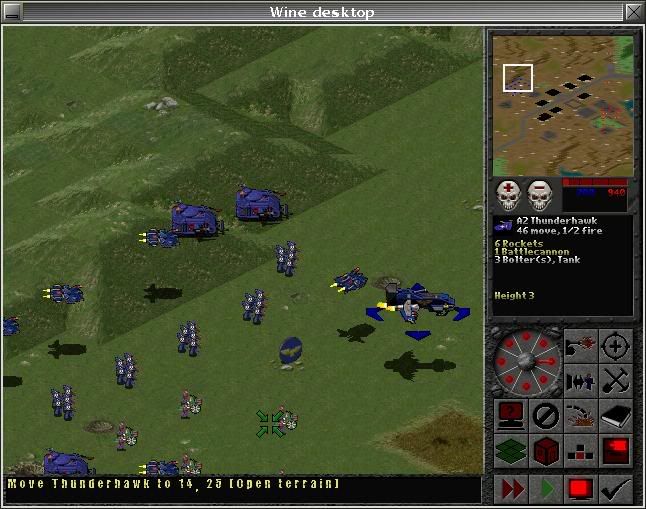
Task: Select the crossed shovel and pickaxe button
Action: coord(615,381)
